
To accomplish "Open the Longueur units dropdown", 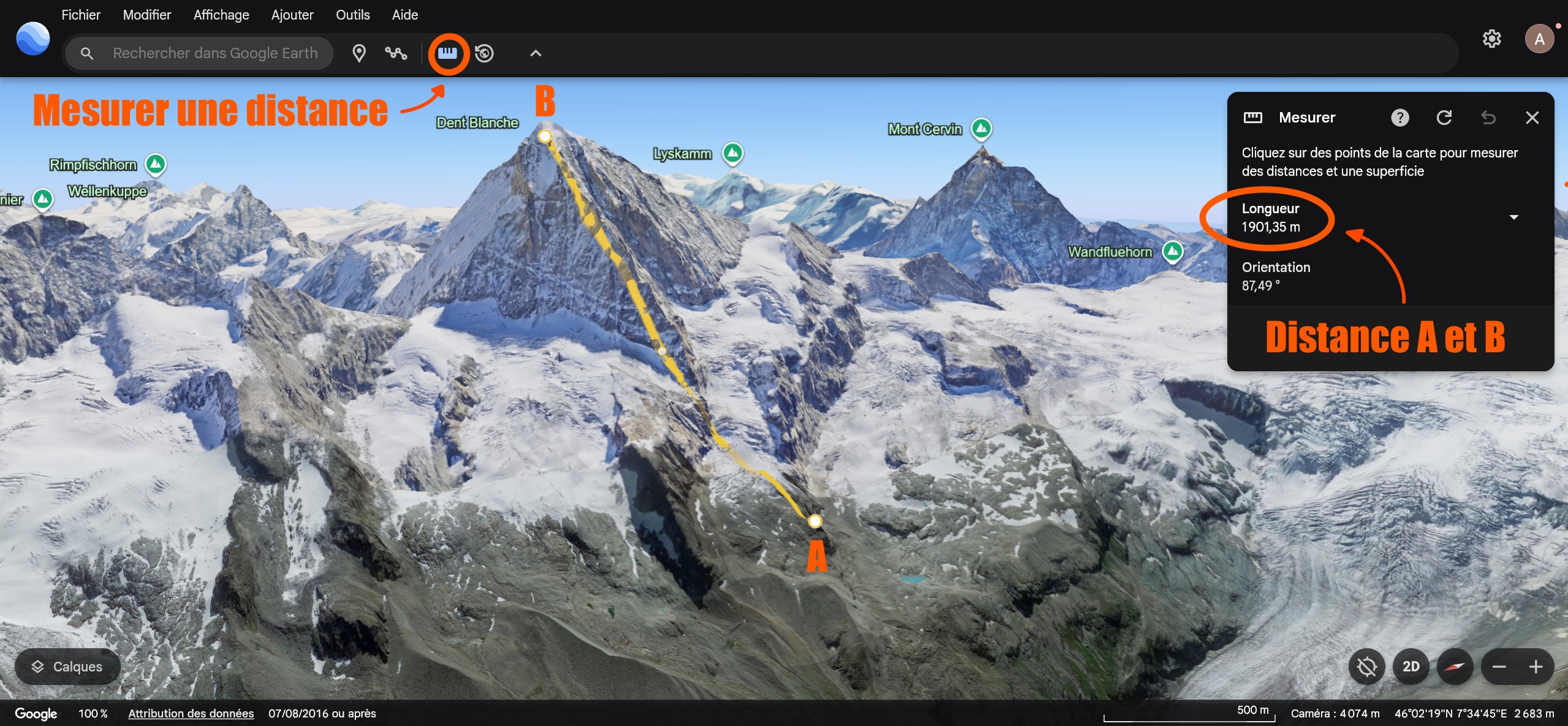I will point(1513,217).
